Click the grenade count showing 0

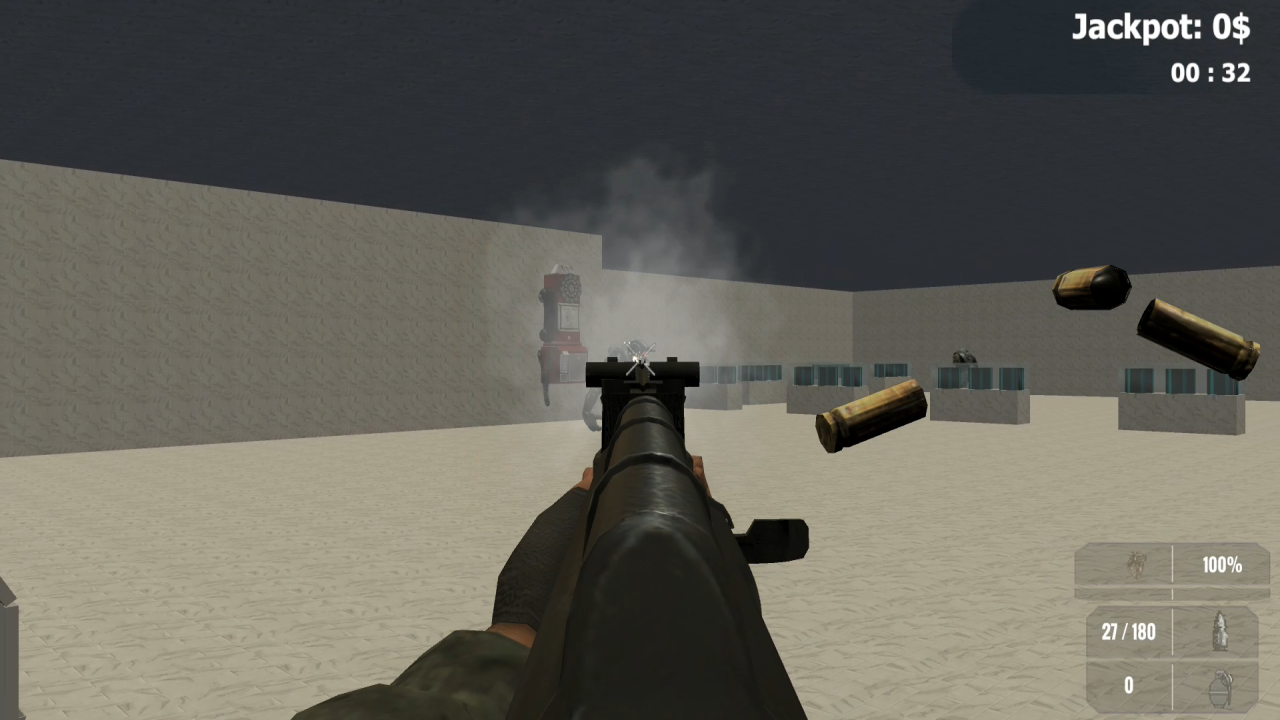coord(1128,686)
